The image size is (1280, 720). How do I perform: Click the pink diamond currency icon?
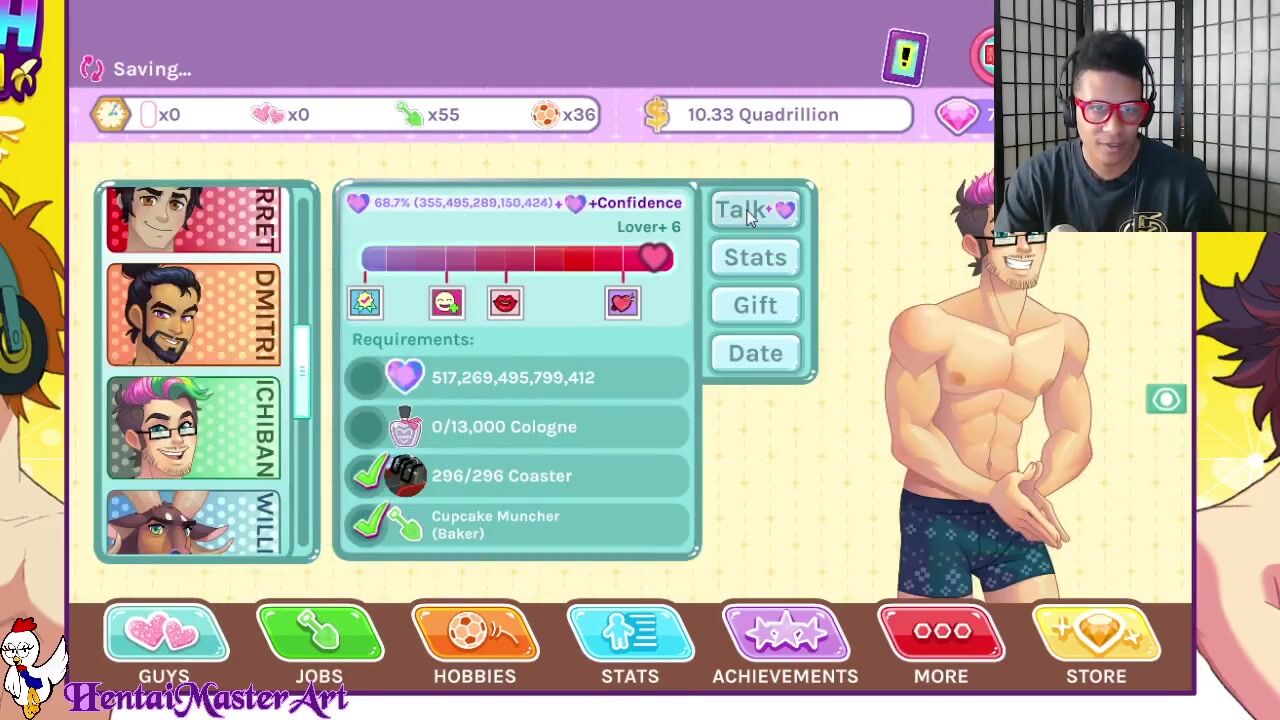957,115
